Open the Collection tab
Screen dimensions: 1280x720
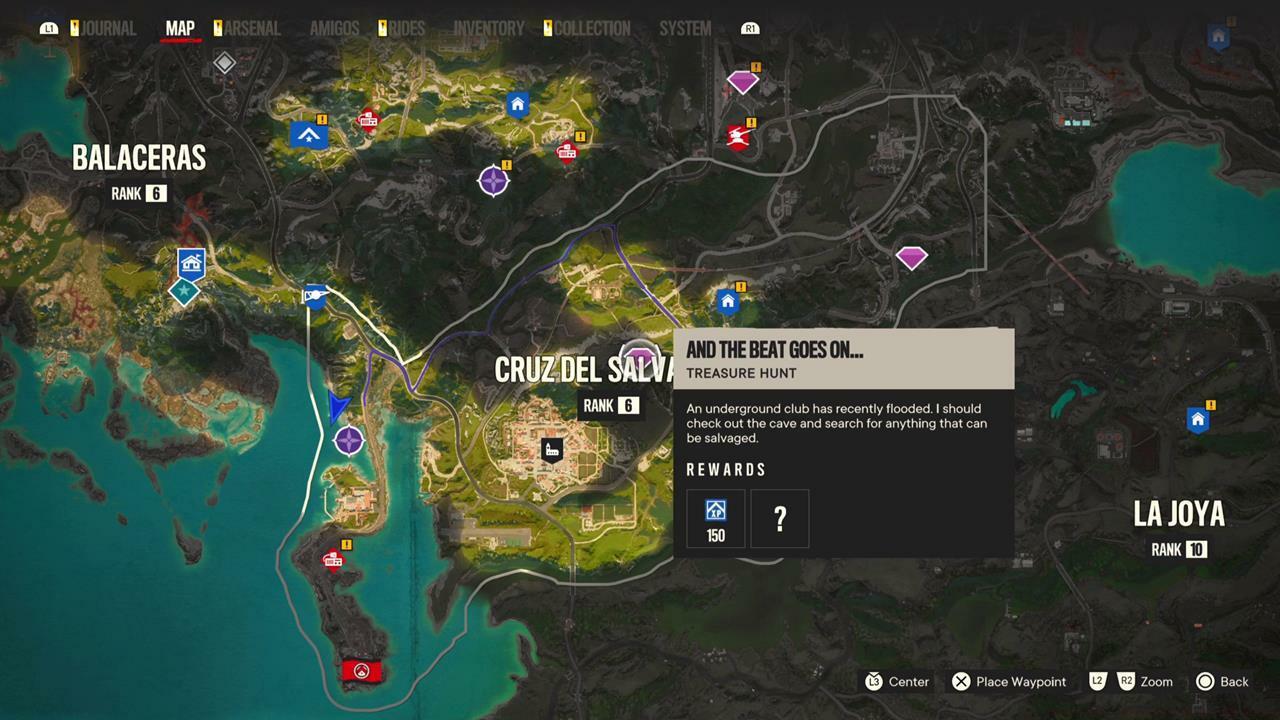point(592,29)
